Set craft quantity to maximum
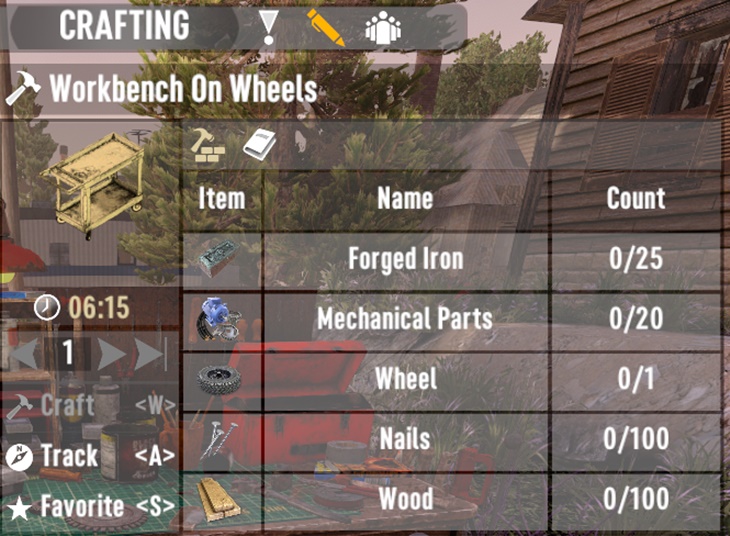The image size is (730, 536). click(150, 354)
